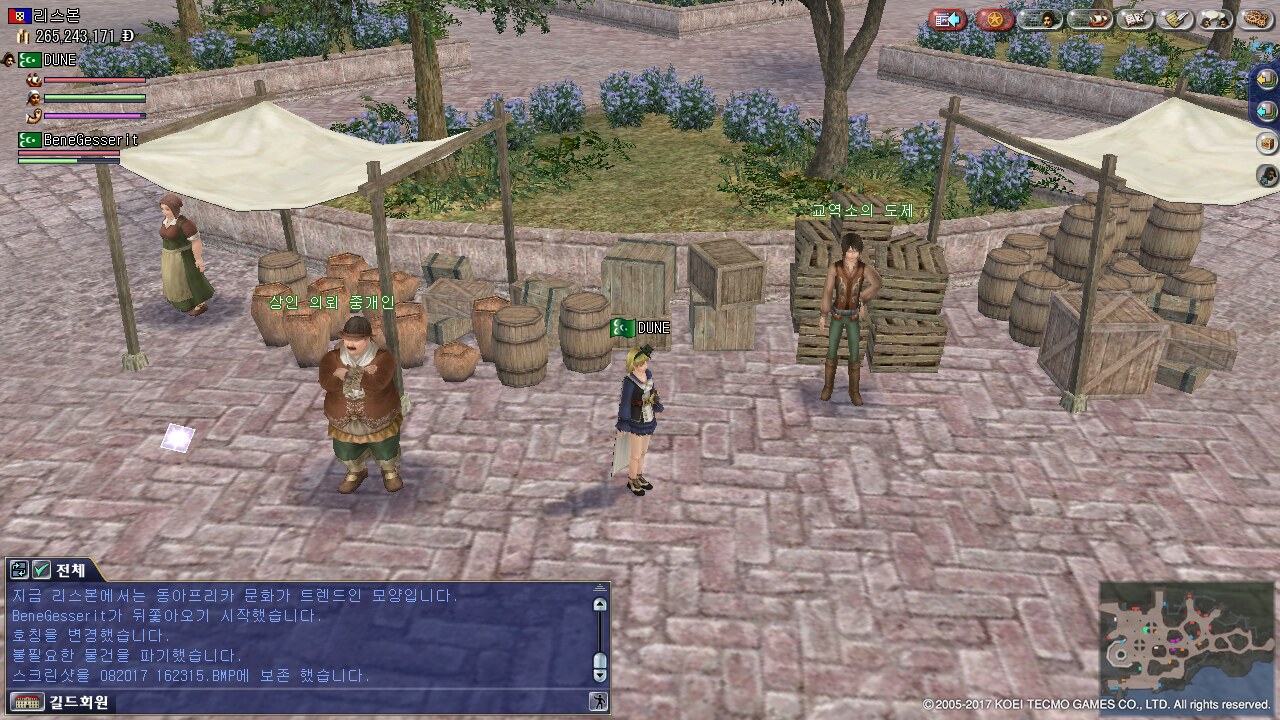
Task: Switch to the 전체 chat tab
Action: pos(70,570)
